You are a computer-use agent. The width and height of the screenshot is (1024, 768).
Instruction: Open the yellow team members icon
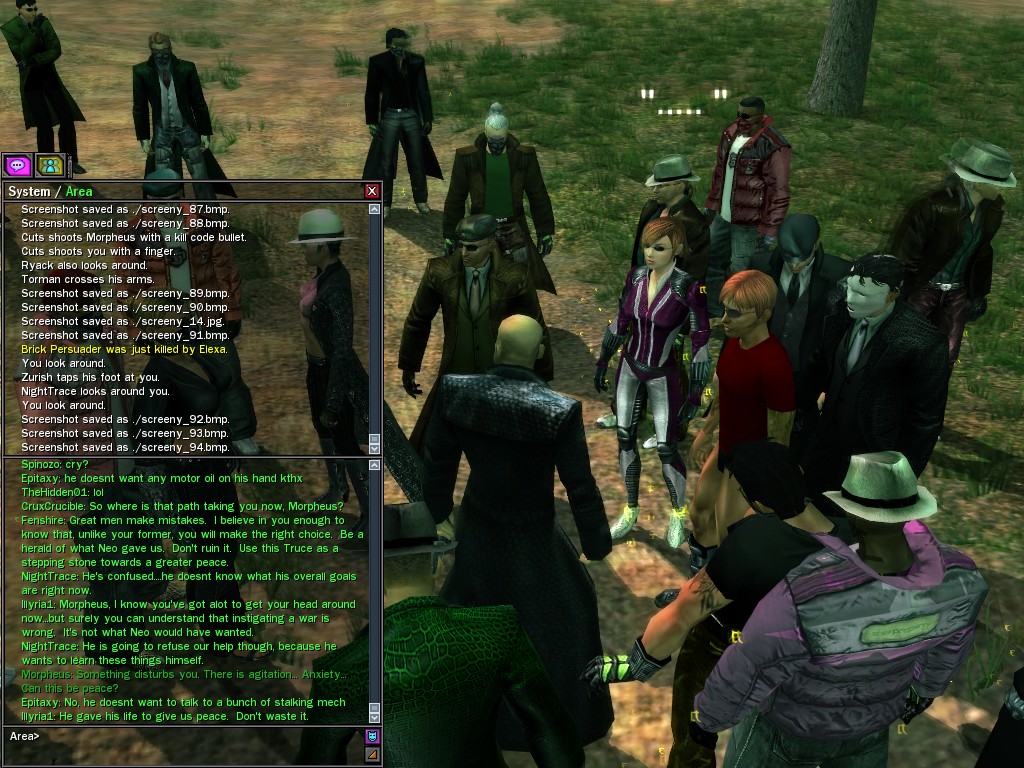[x=50, y=165]
